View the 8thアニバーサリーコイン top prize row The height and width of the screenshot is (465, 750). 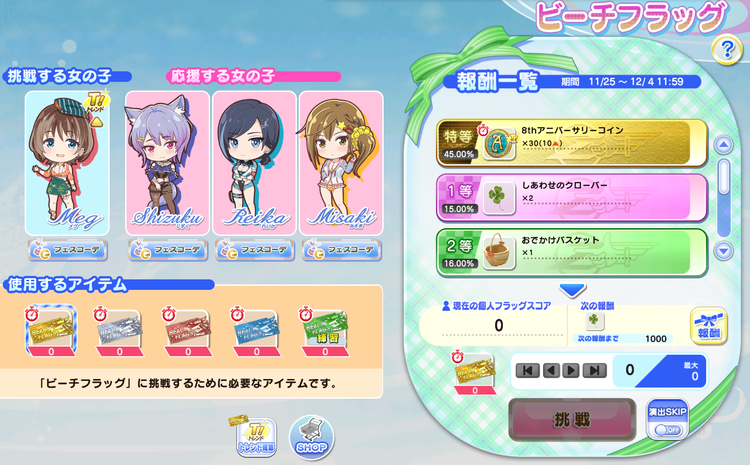click(x=570, y=142)
